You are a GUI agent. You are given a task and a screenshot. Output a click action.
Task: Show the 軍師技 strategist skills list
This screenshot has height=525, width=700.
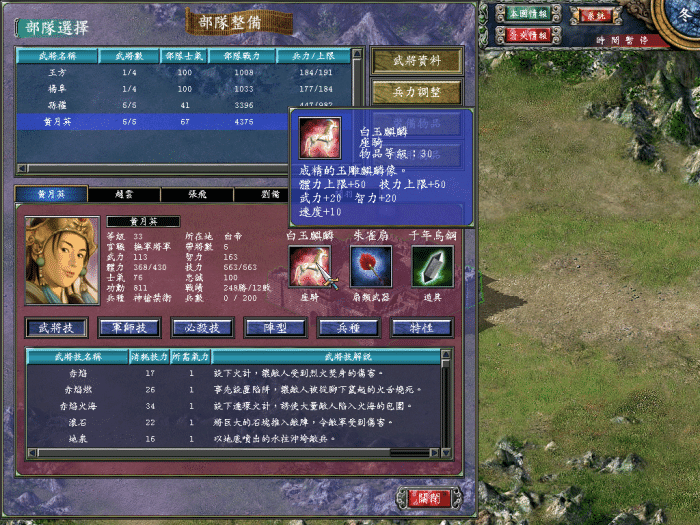[130, 327]
